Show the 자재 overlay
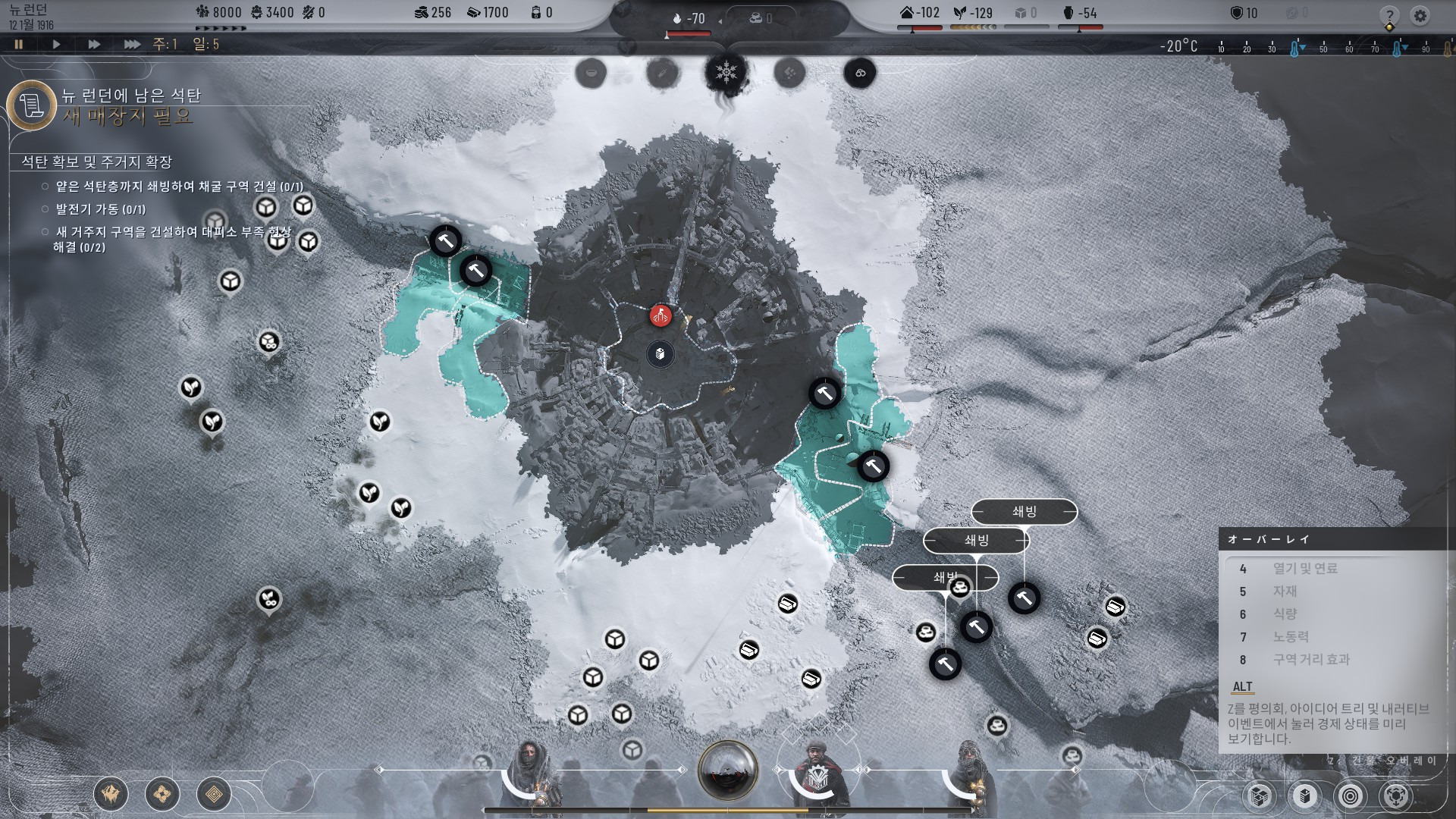 [1285, 591]
